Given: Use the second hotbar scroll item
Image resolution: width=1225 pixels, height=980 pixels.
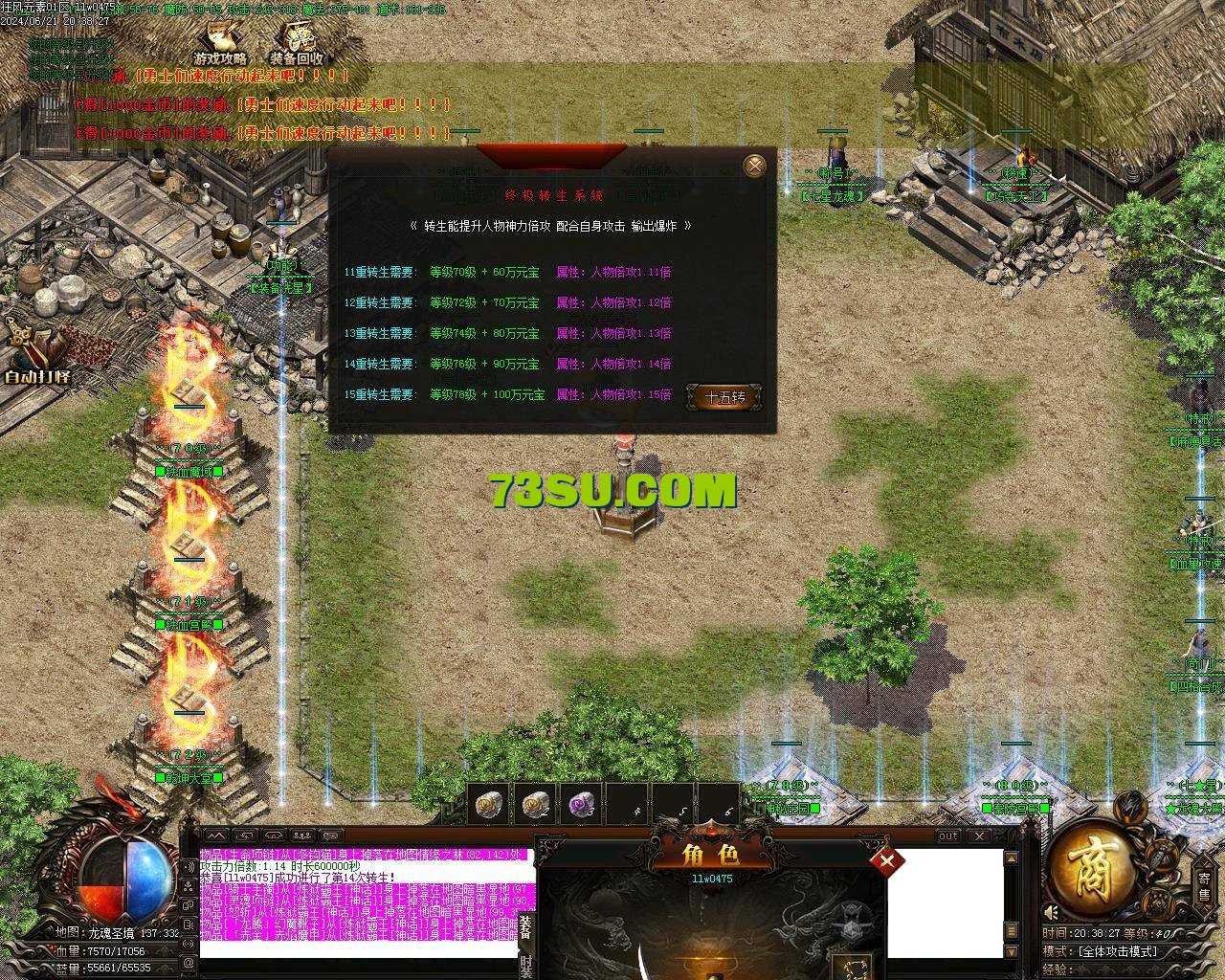Looking at the screenshot, I should pyautogui.click(x=534, y=806).
